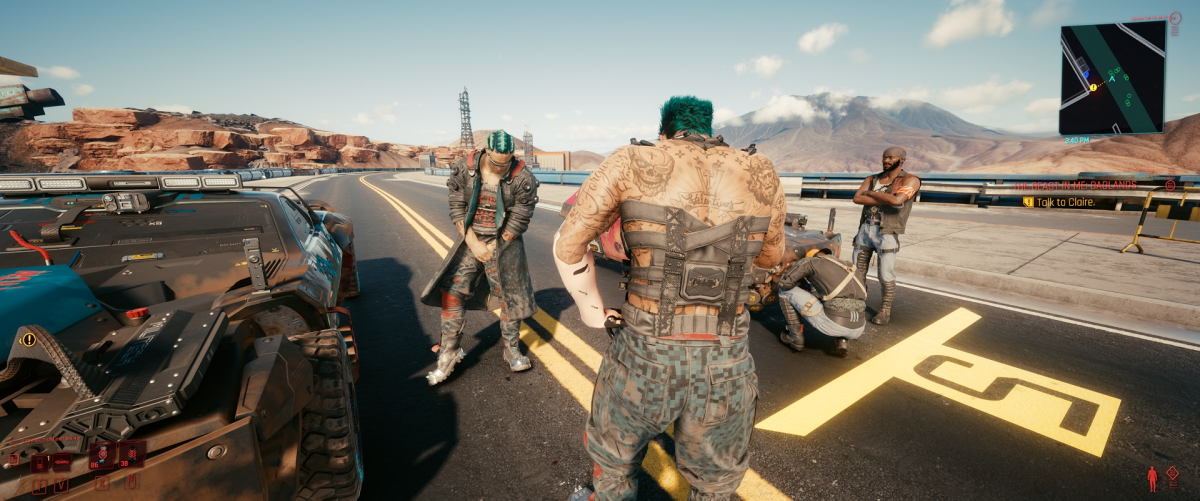Viewport: 1200px width, 501px height.
Task: Click the red body stance indicator
Action: point(1152,479)
